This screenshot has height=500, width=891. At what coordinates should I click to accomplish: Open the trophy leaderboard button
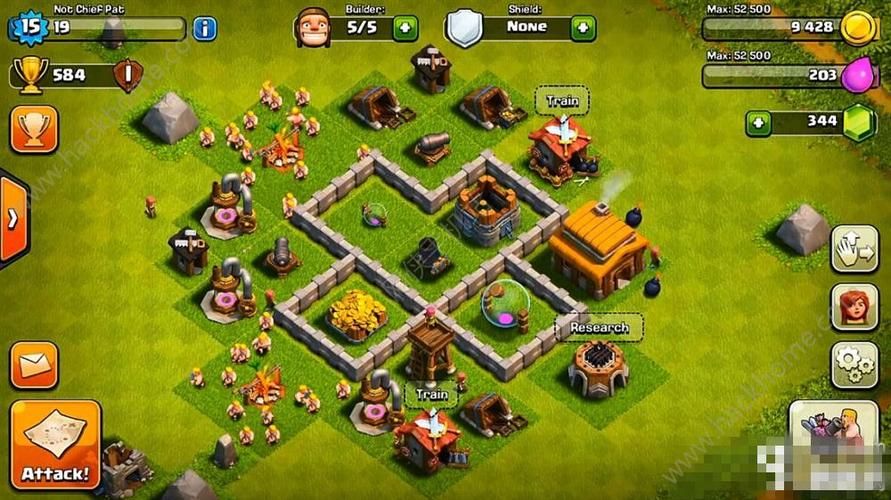(34, 129)
